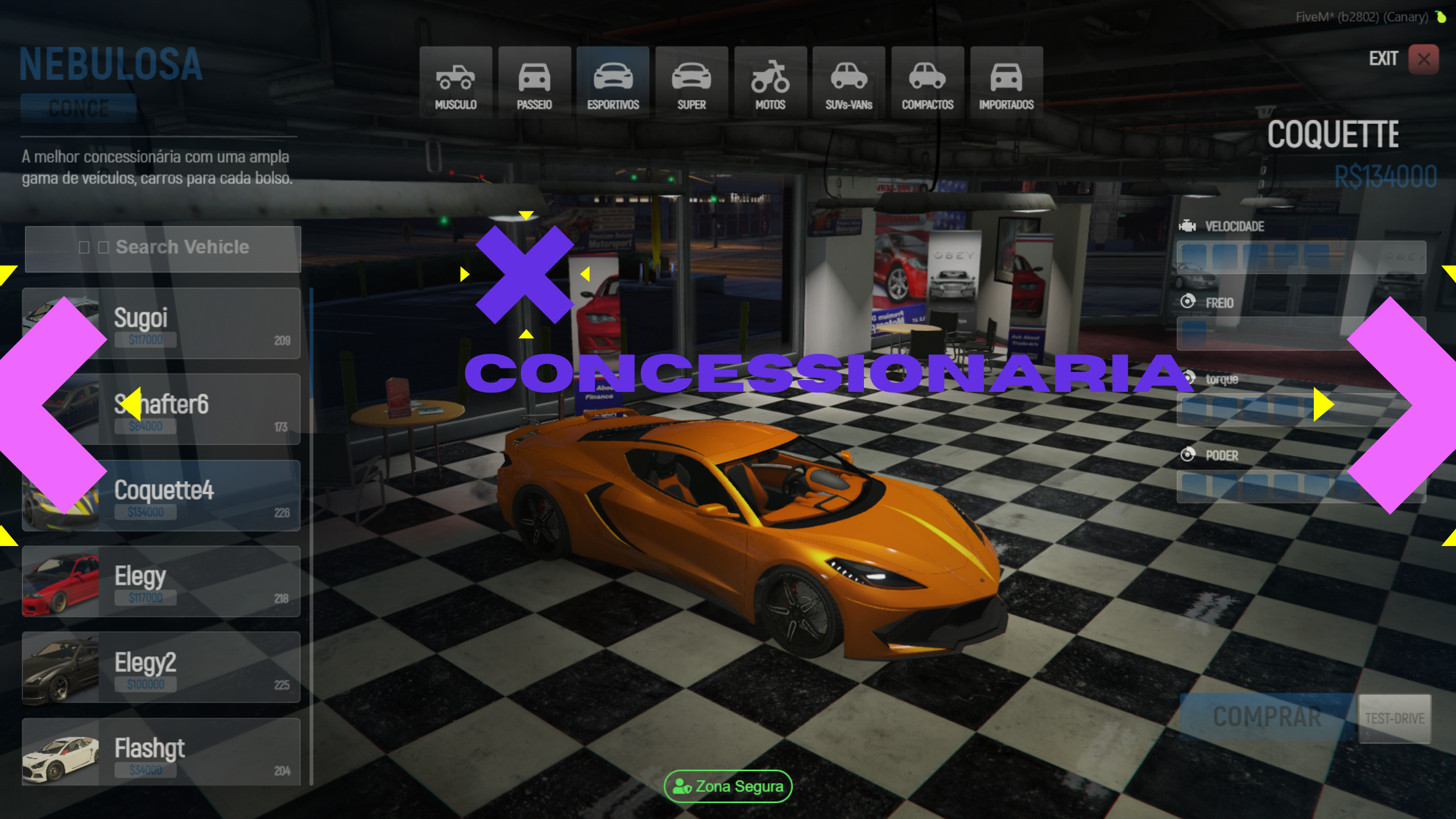Select the ESPORTIVOS category tab
The height and width of the screenshot is (819, 1456).
click(x=613, y=83)
